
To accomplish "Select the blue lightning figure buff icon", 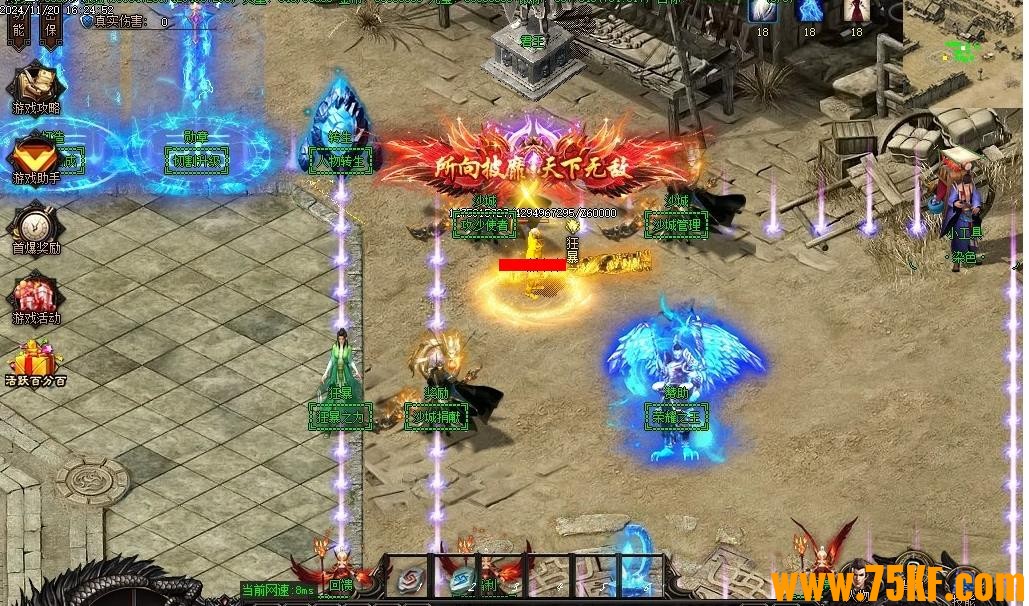I will (809, 11).
